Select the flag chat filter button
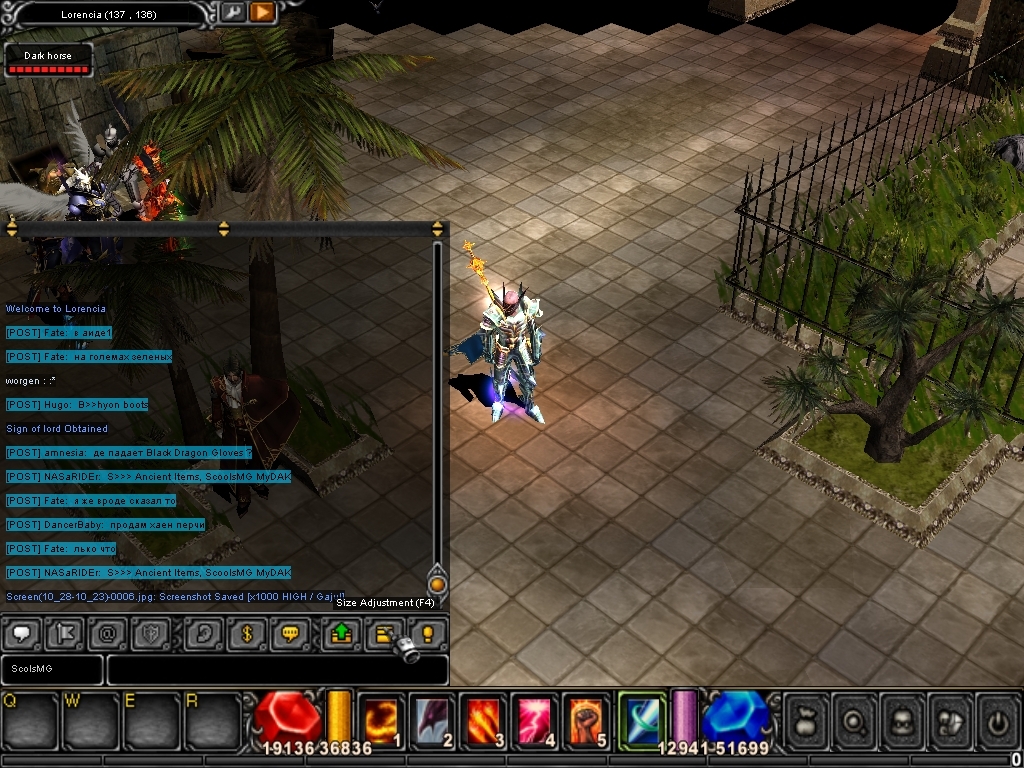Image resolution: width=1024 pixels, height=768 pixels. pyautogui.click(x=65, y=634)
